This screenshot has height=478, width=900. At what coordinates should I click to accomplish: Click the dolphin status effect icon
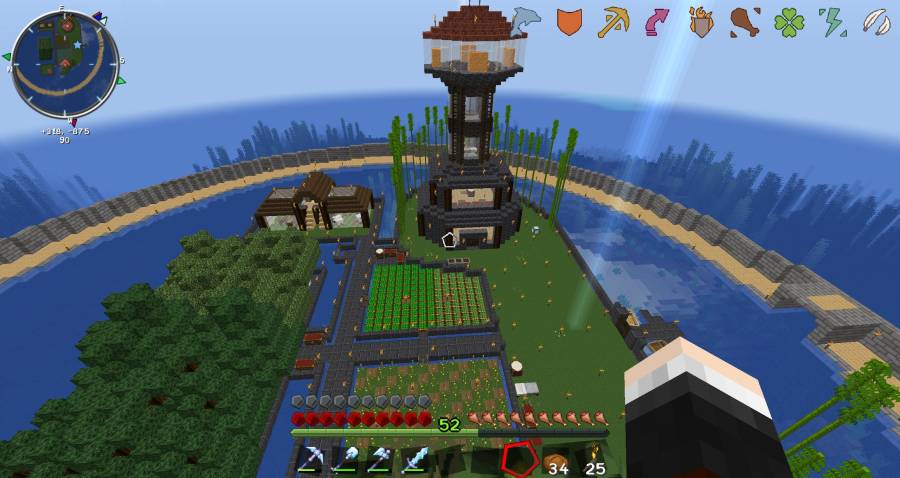coord(525,18)
